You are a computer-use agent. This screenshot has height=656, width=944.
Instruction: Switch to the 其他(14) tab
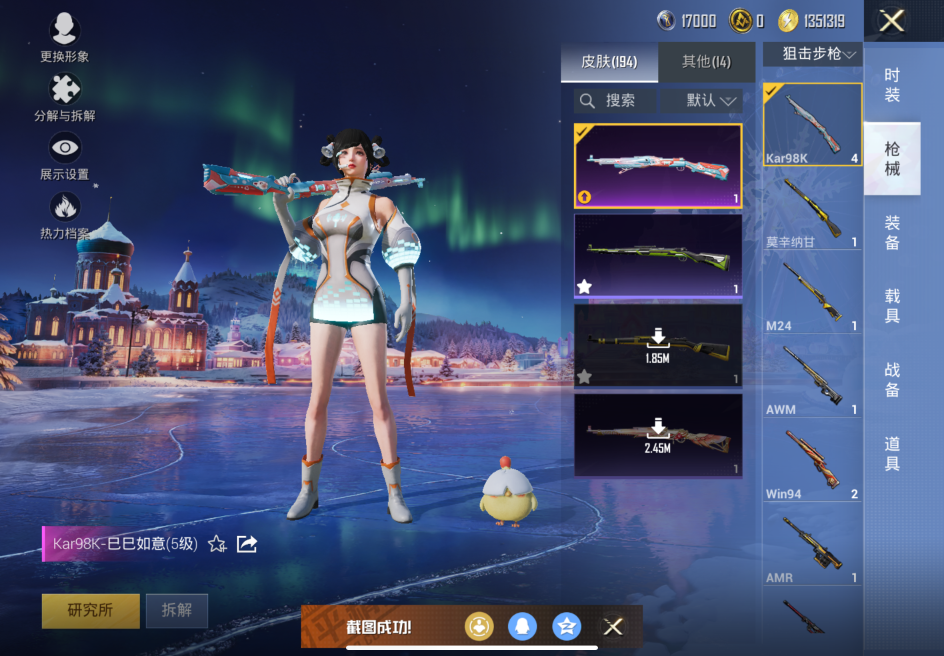[706, 62]
